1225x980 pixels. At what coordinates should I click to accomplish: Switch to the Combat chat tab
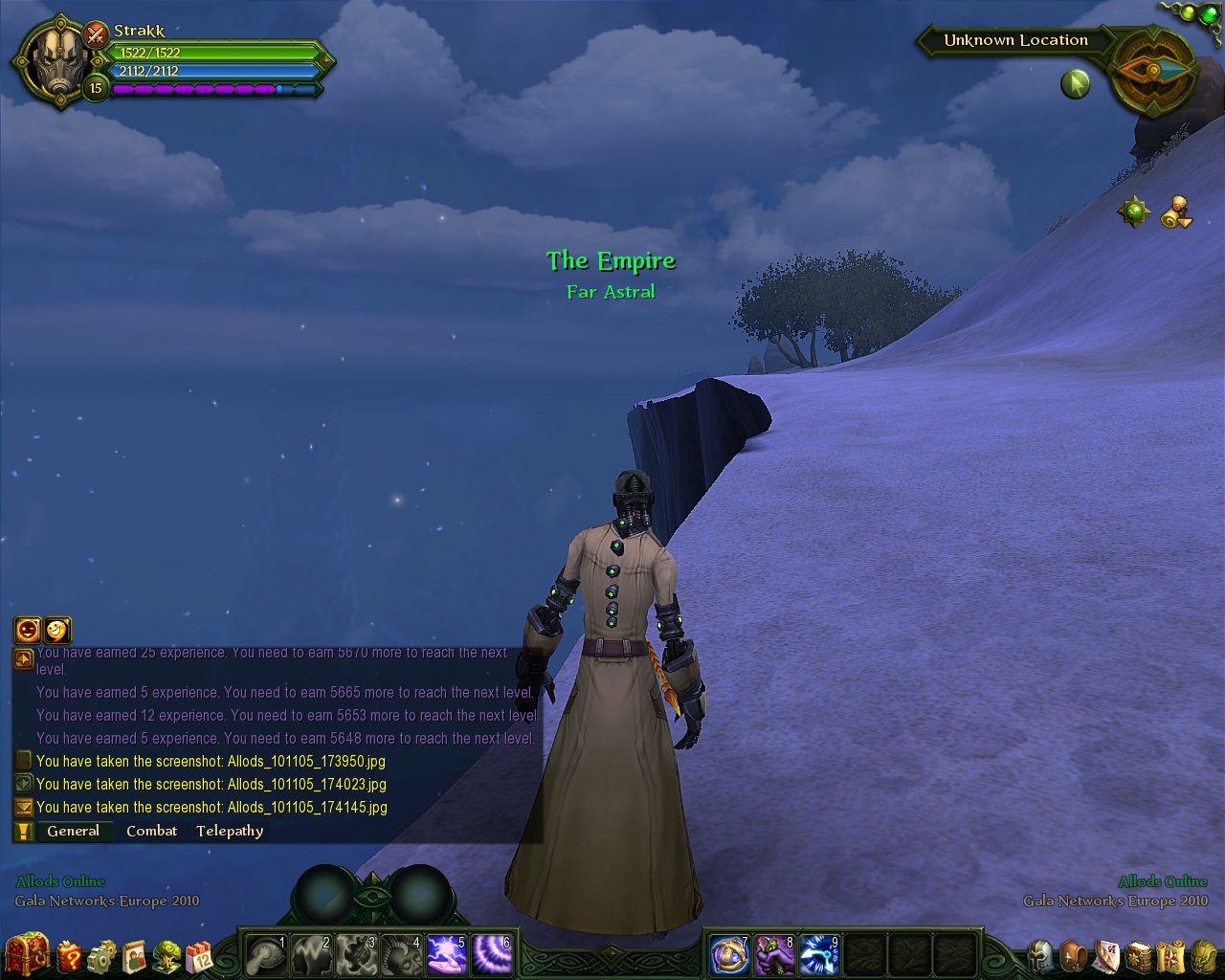151,831
